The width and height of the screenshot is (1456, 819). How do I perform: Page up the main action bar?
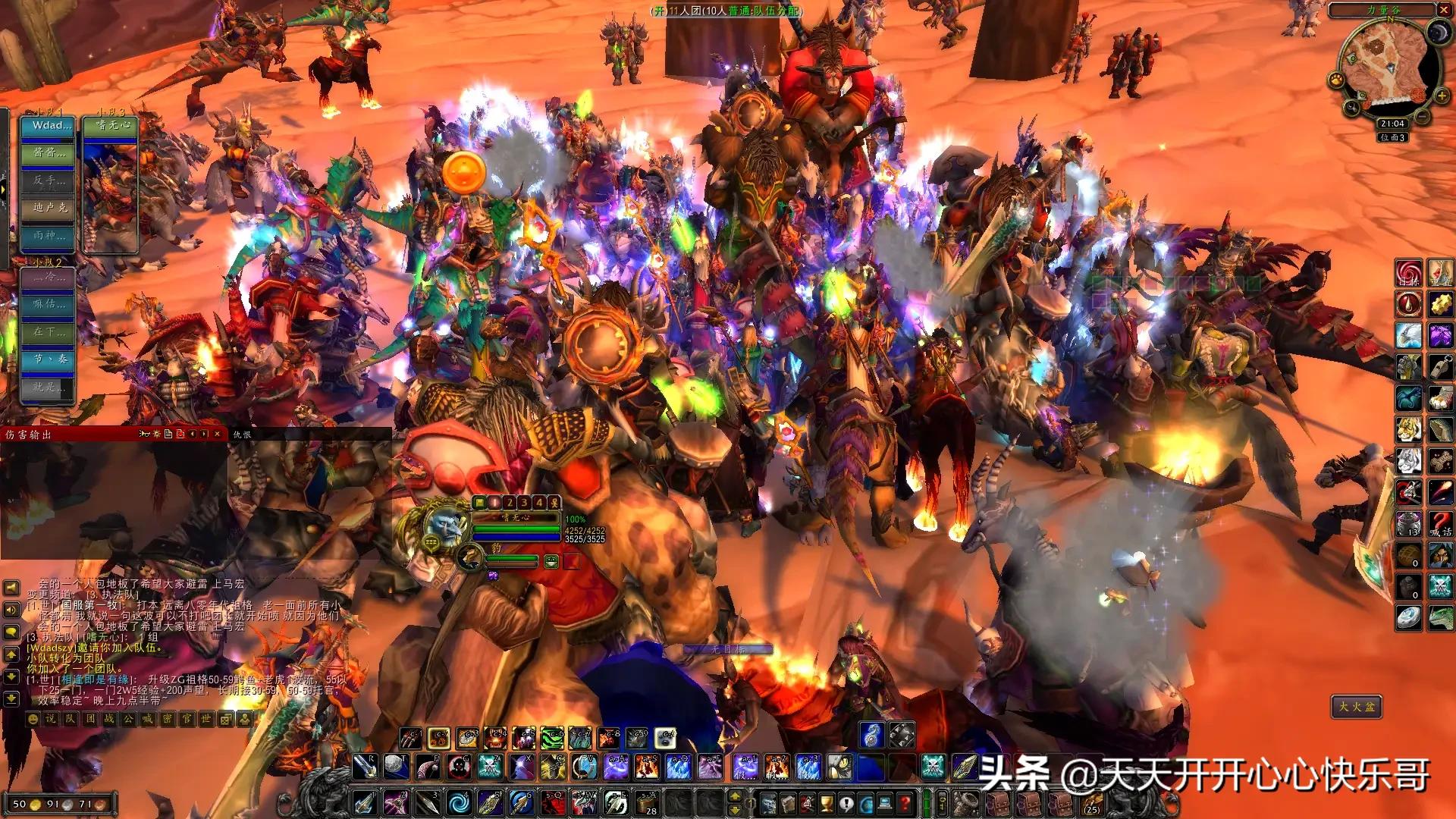click(734, 795)
